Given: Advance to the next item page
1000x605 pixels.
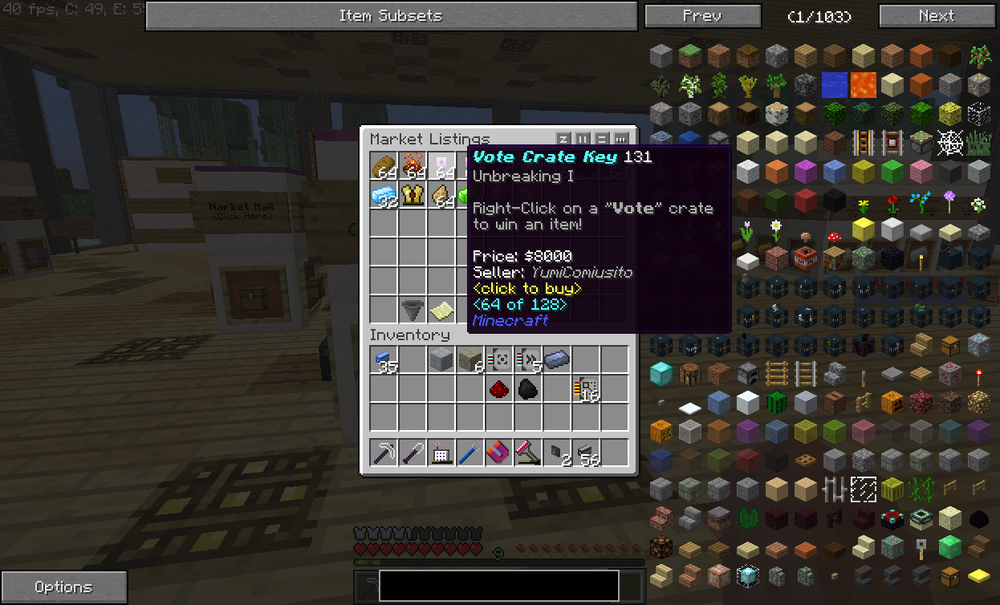Looking at the screenshot, I should click(936, 16).
